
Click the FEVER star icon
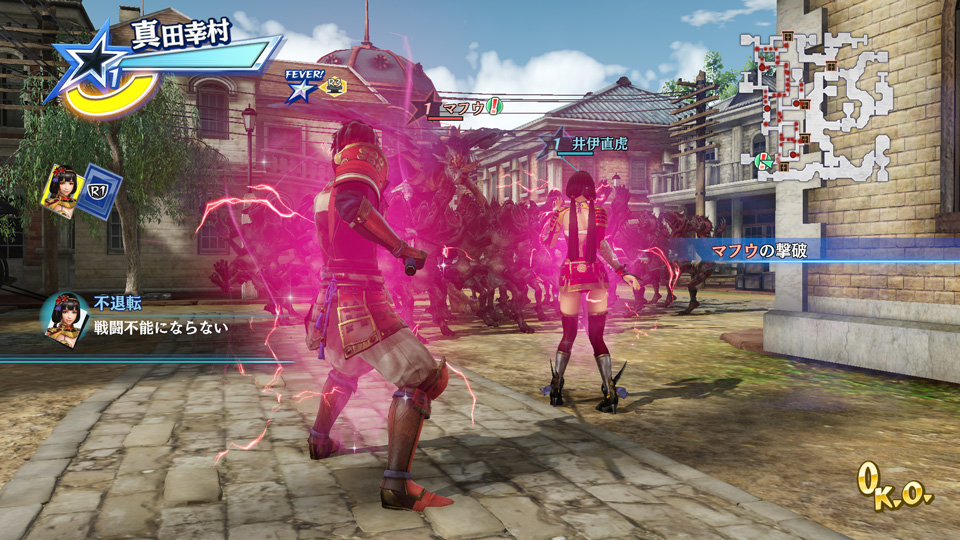300,90
